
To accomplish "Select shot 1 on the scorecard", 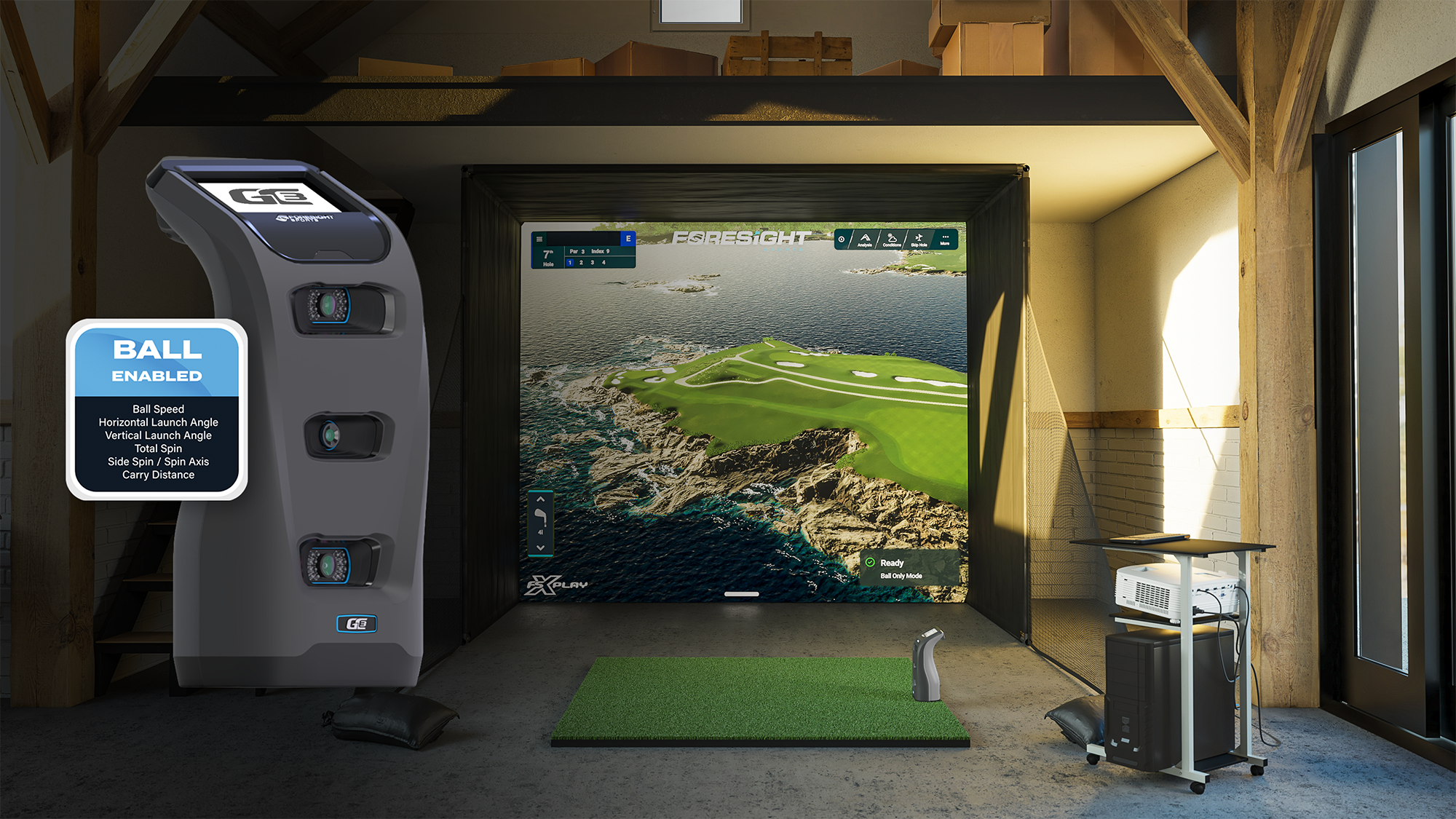I will (570, 264).
